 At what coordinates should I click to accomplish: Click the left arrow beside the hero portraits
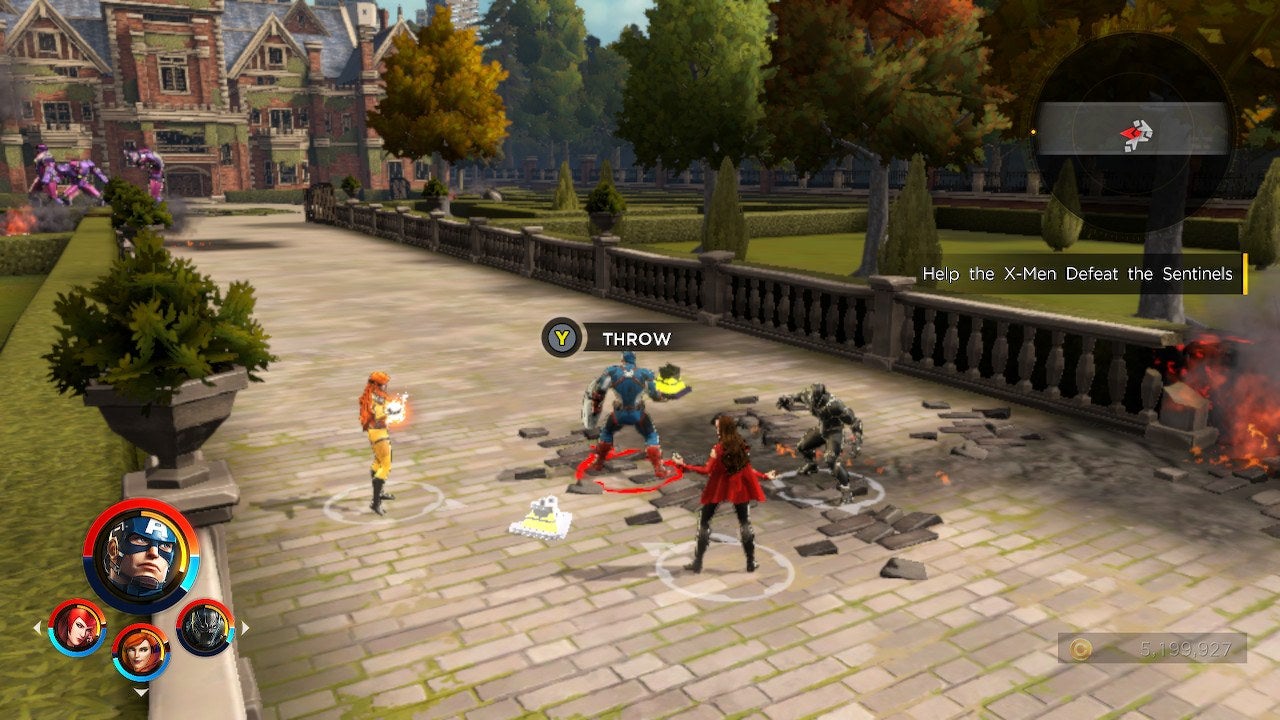[x=38, y=628]
